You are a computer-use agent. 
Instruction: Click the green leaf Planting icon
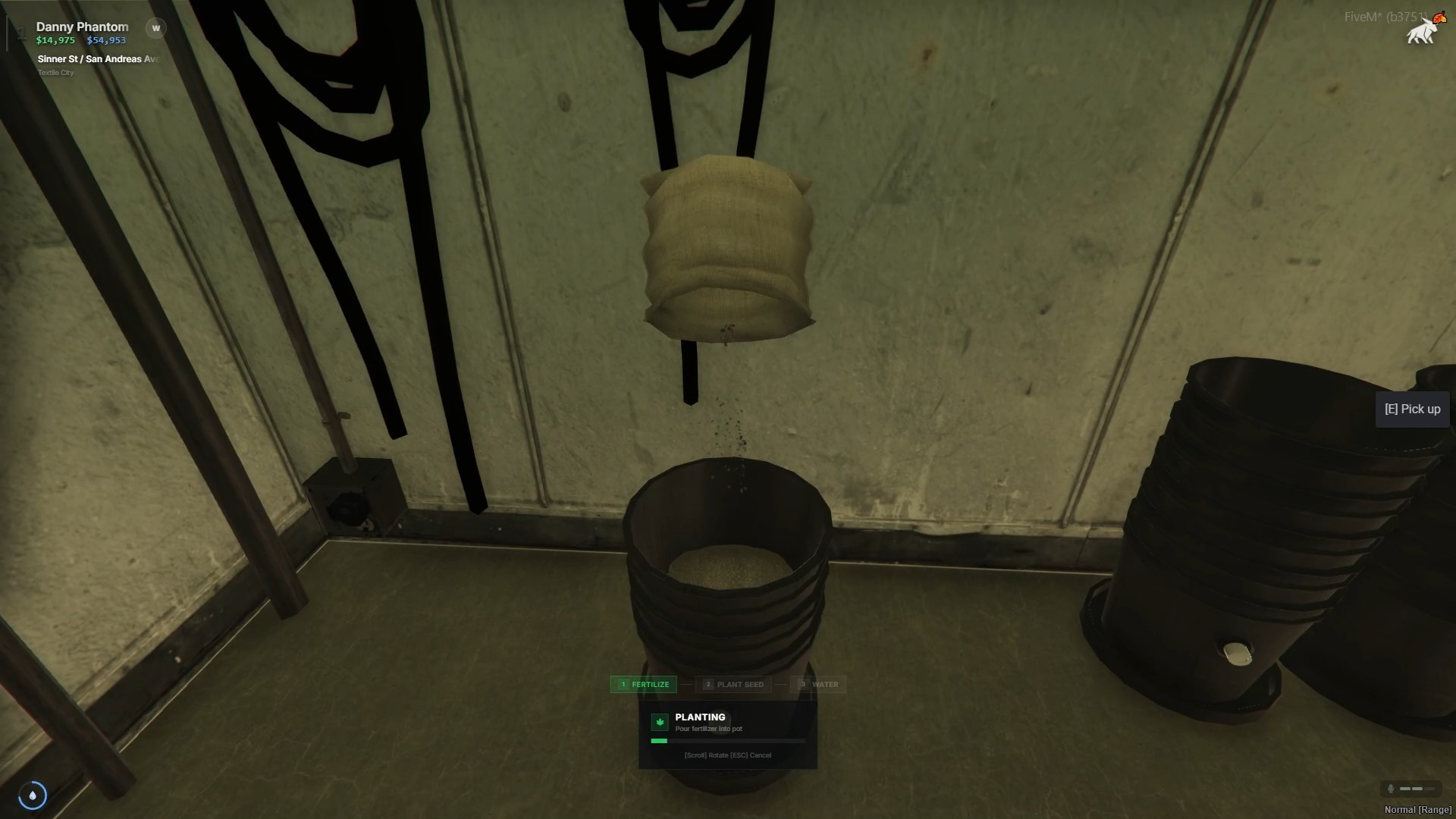click(x=660, y=722)
